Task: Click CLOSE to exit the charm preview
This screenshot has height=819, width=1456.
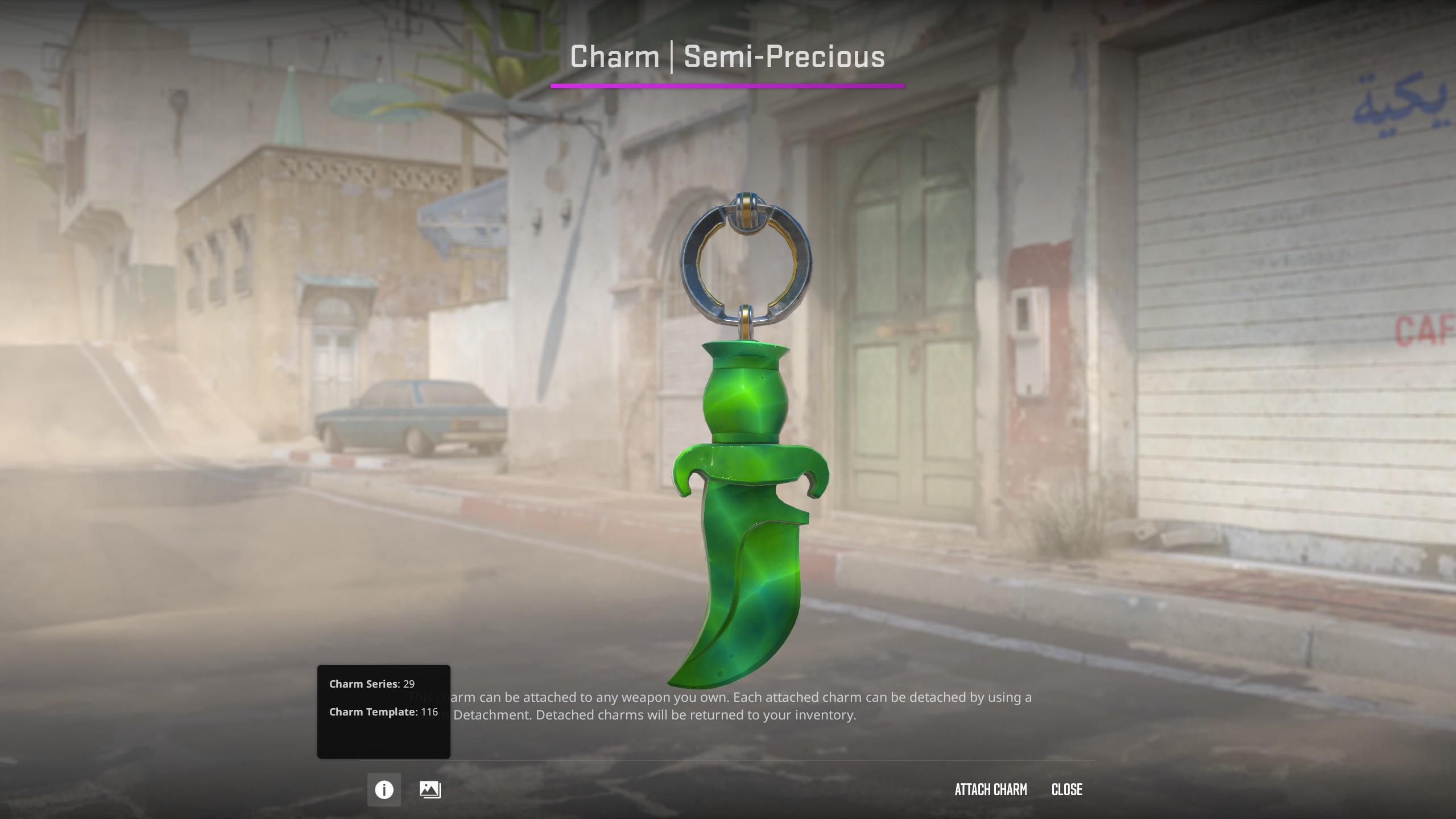Action: click(x=1066, y=789)
